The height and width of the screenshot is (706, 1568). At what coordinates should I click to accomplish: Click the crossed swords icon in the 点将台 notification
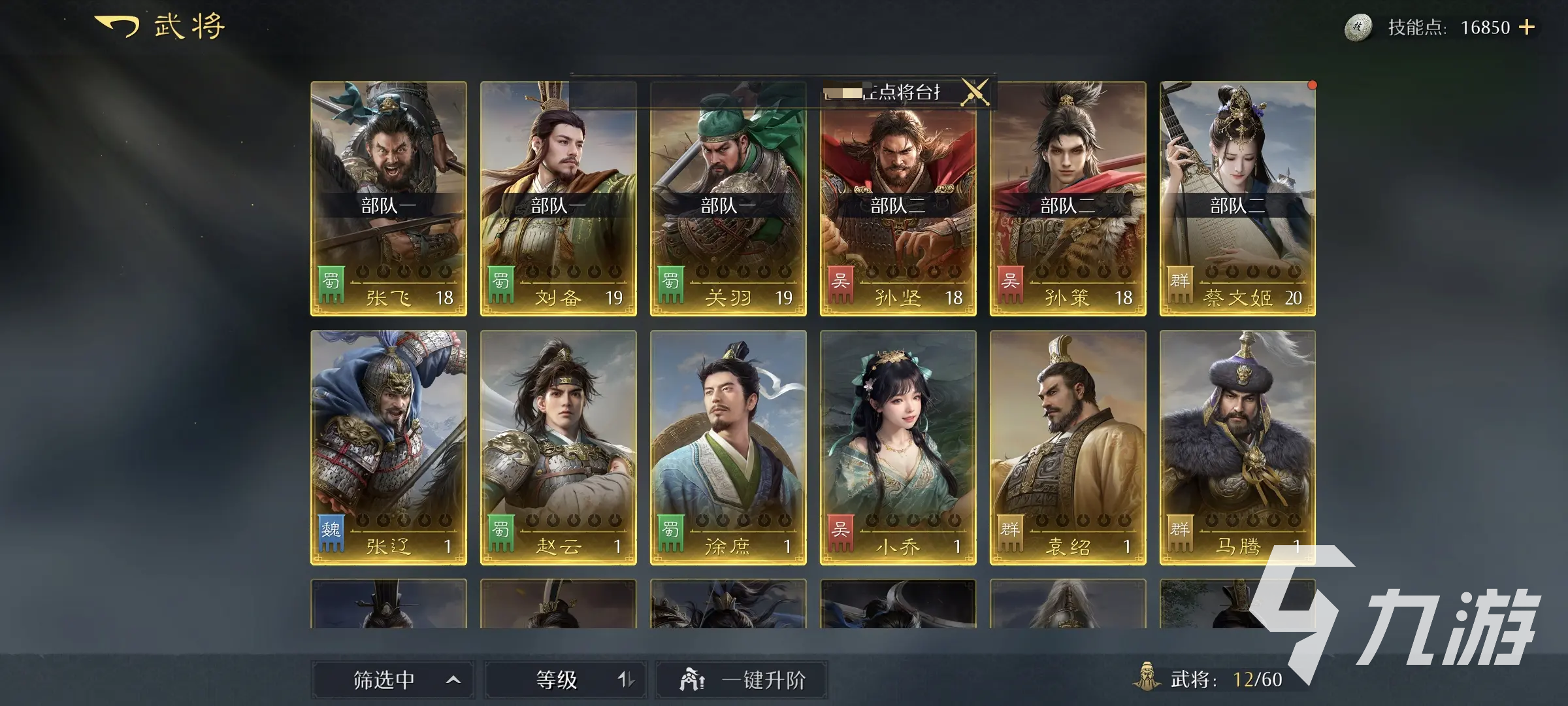click(973, 93)
